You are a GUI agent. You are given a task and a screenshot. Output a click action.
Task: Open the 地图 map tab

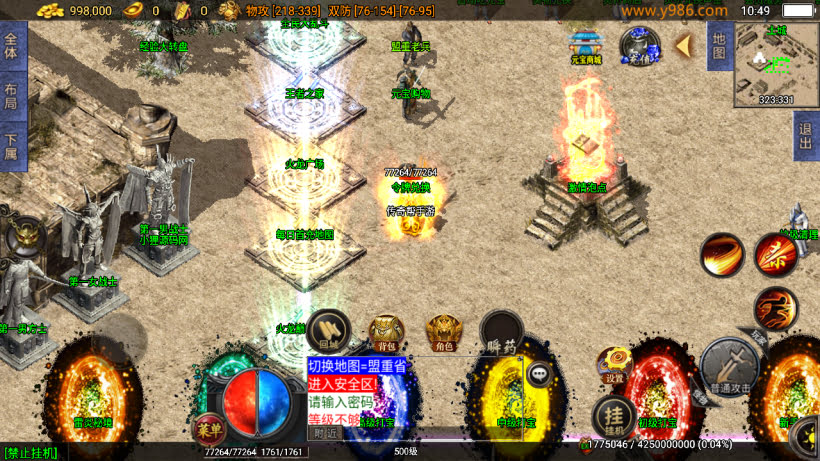point(719,47)
